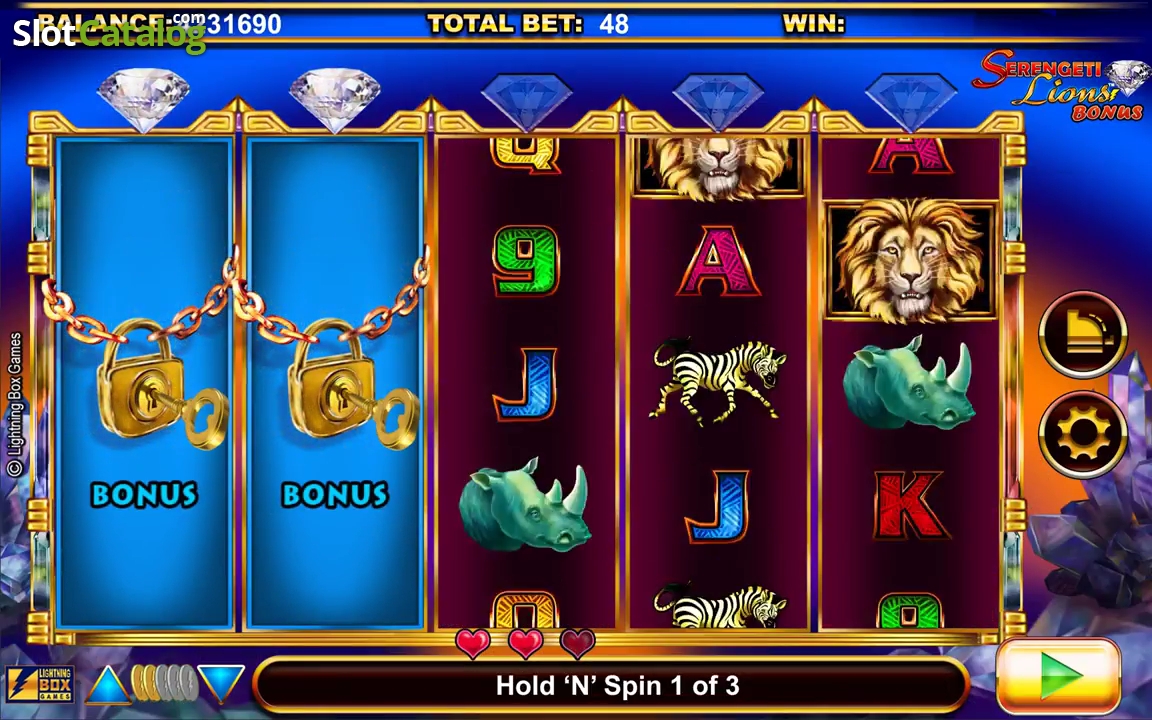The width and height of the screenshot is (1152, 720).
Task: Click the Lightning Box Games logo
Action: (41, 685)
